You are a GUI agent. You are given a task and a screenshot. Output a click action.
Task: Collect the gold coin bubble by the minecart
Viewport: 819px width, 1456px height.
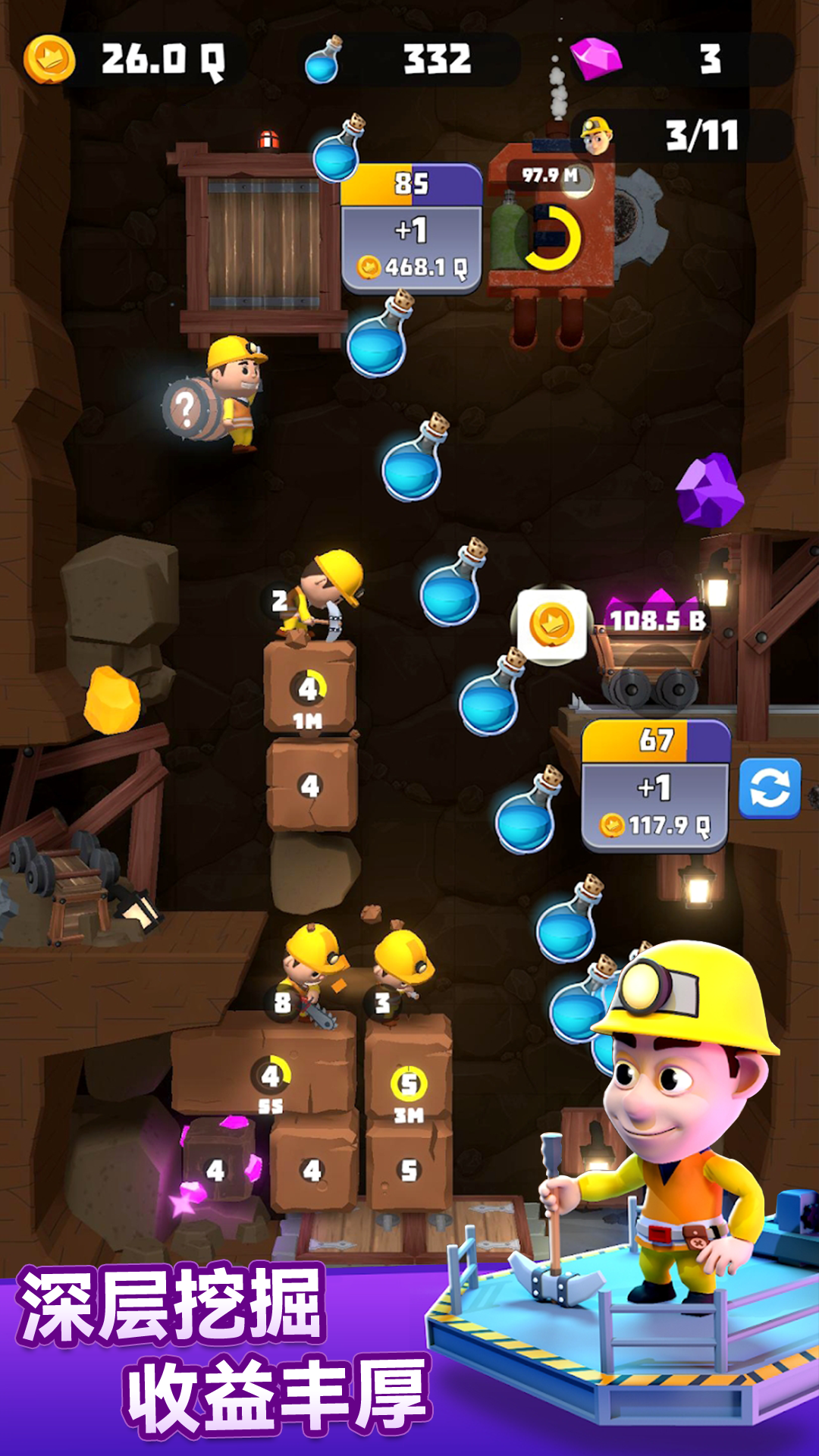point(551,625)
